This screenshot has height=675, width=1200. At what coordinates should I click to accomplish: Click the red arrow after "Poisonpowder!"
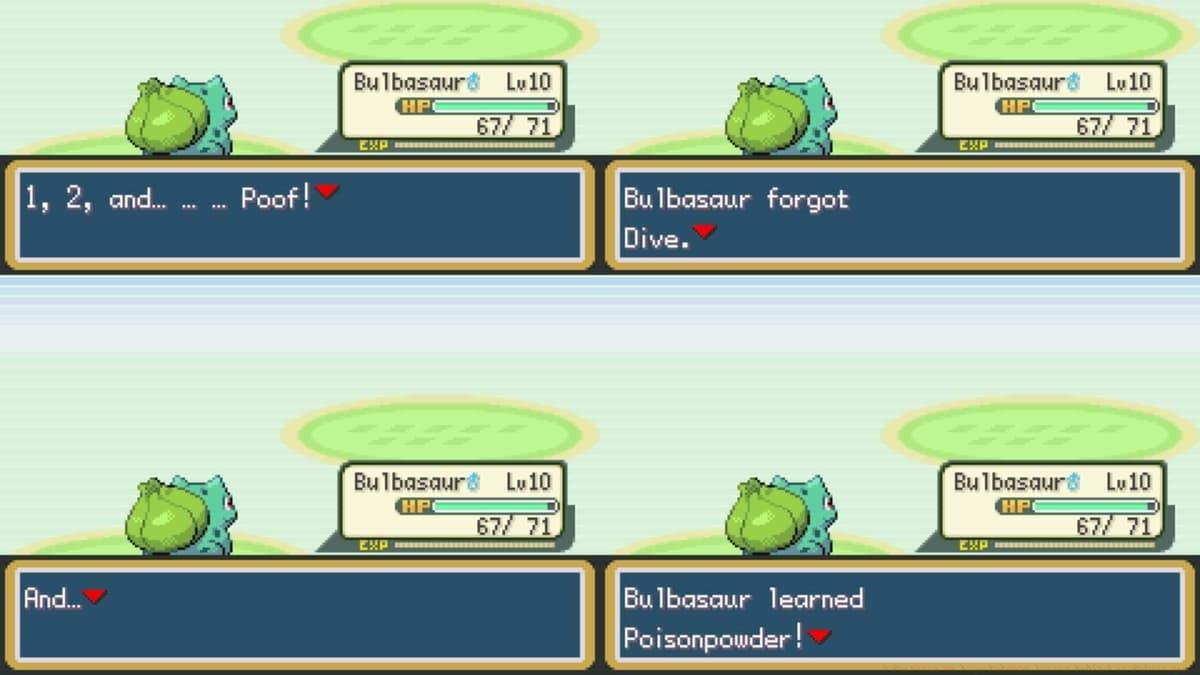(x=820, y=636)
